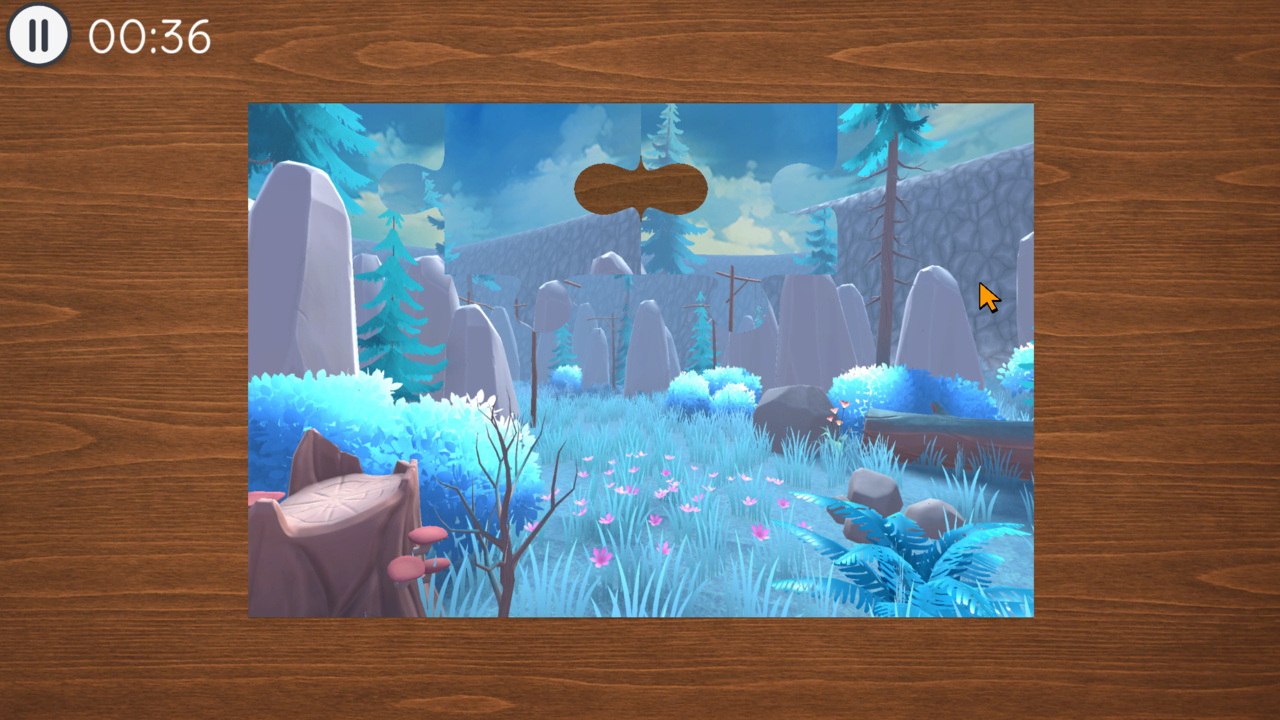Click the pause icon in top-left corner
Viewport: 1280px width, 720px height.
[38, 36]
